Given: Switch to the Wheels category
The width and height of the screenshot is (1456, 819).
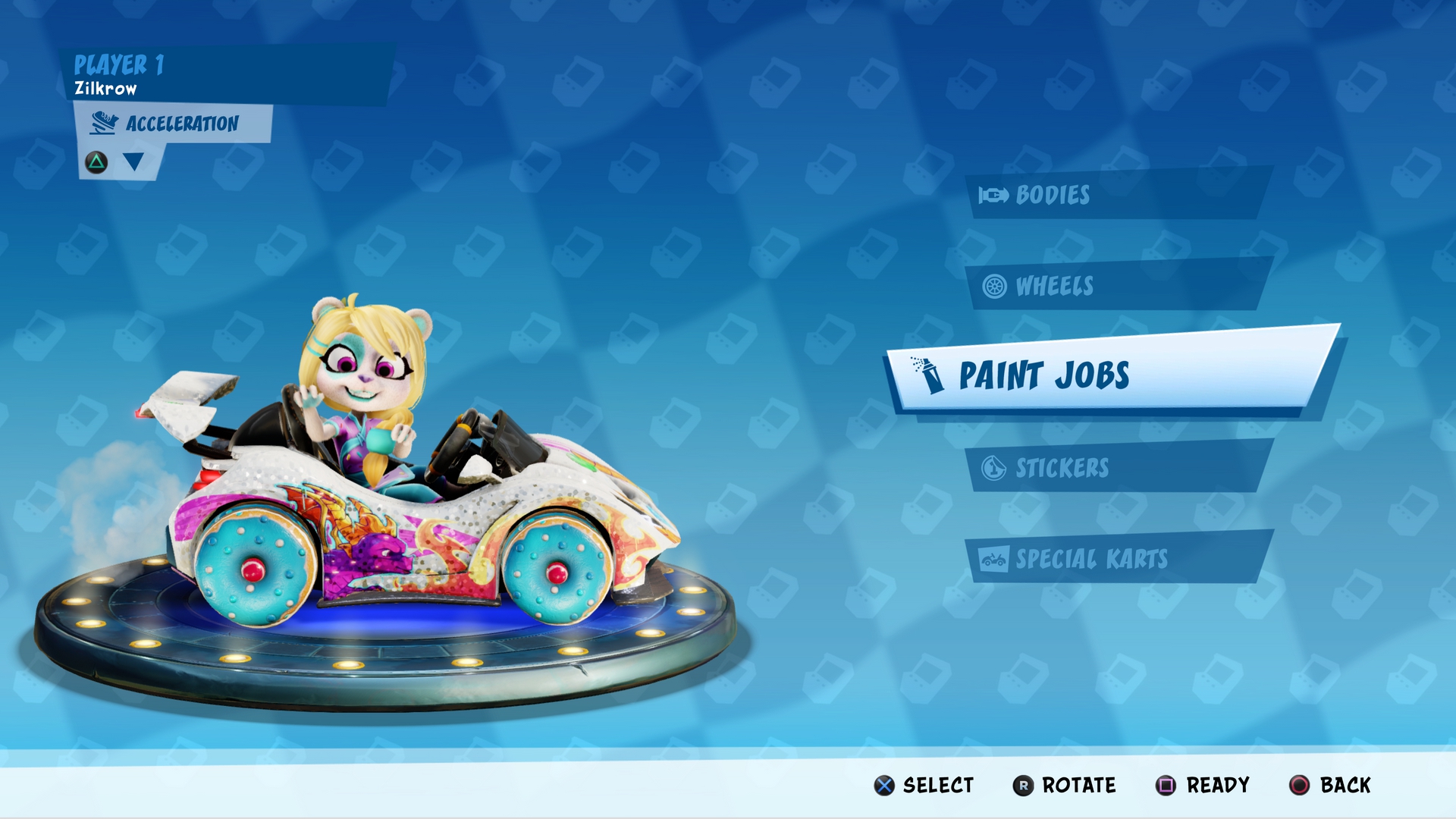Looking at the screenshot, I should point(1058,286).
